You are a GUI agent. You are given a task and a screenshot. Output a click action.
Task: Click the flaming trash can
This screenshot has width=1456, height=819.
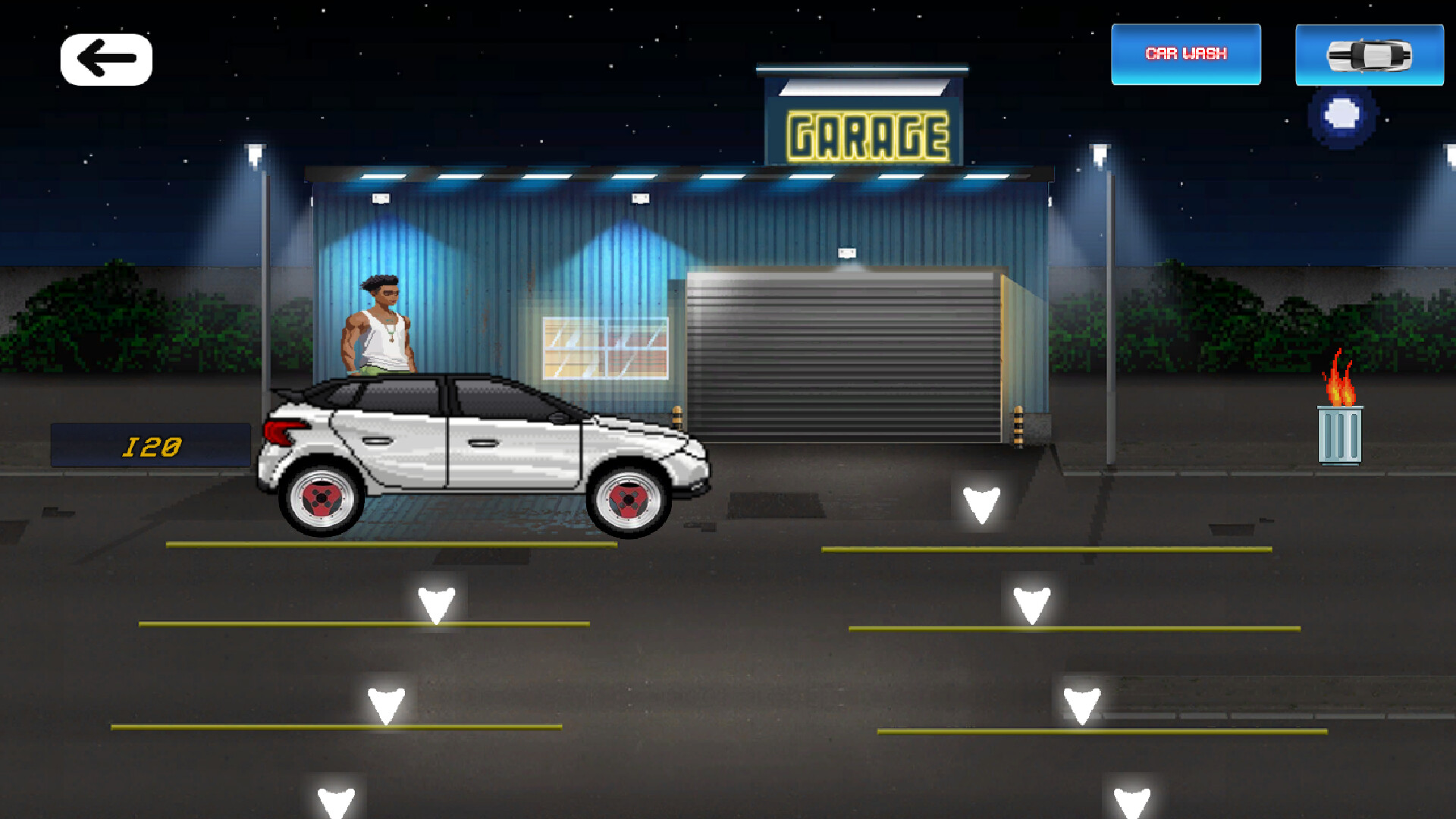coord(1339,425)
